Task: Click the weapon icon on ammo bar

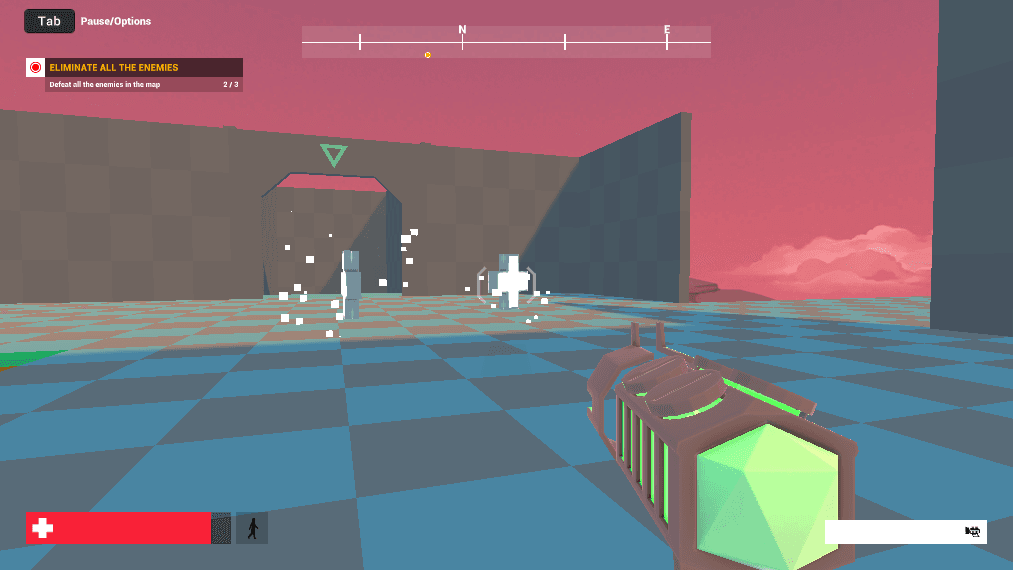Action: tap(972, 532)
